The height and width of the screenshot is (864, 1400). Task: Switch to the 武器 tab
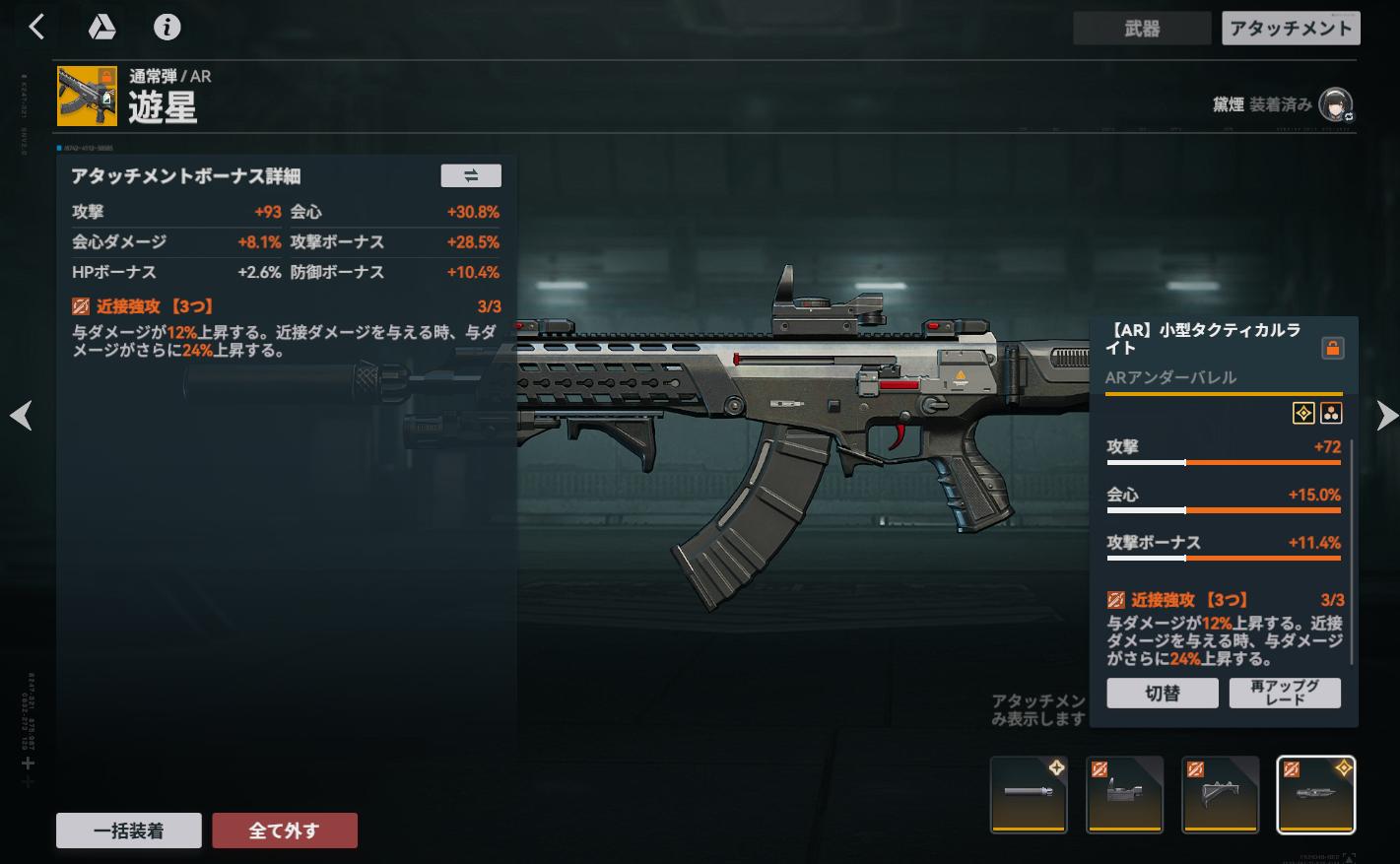pyautogui.click(x=1142, y=29)
